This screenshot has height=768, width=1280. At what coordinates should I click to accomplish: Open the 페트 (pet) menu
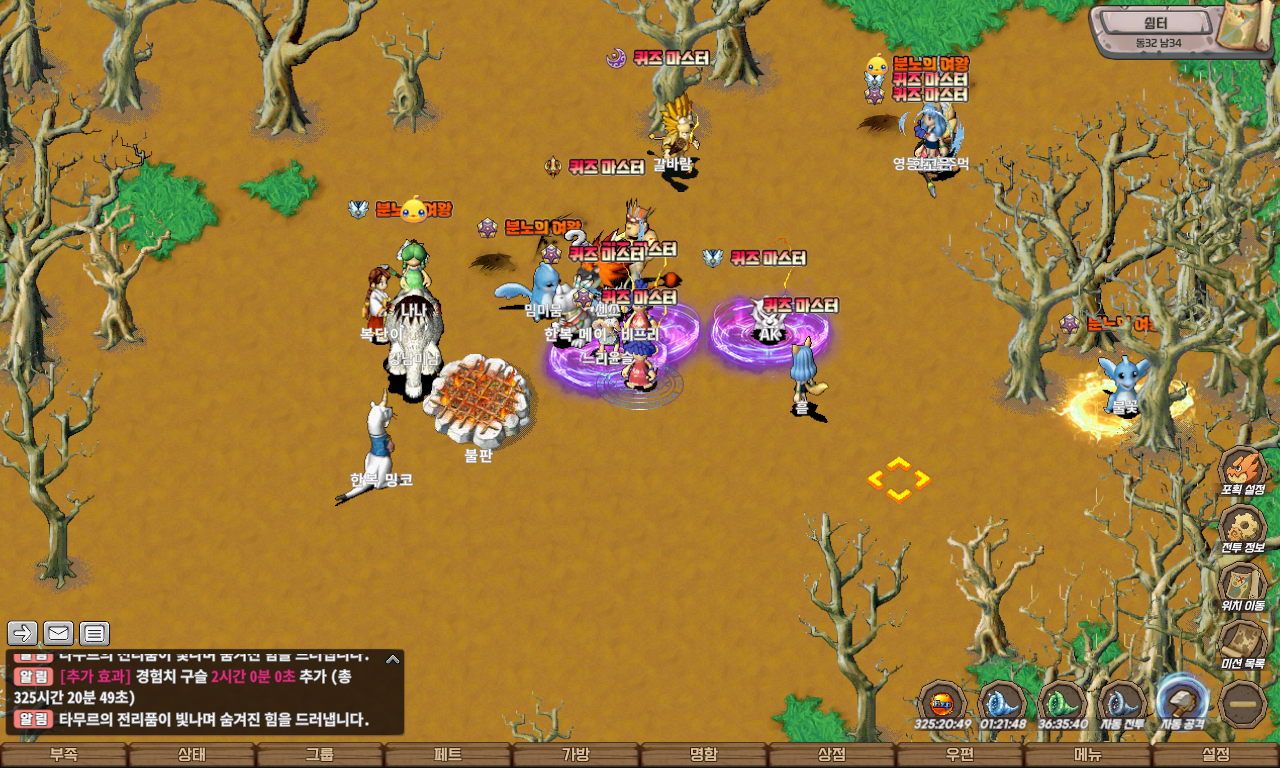448,755
